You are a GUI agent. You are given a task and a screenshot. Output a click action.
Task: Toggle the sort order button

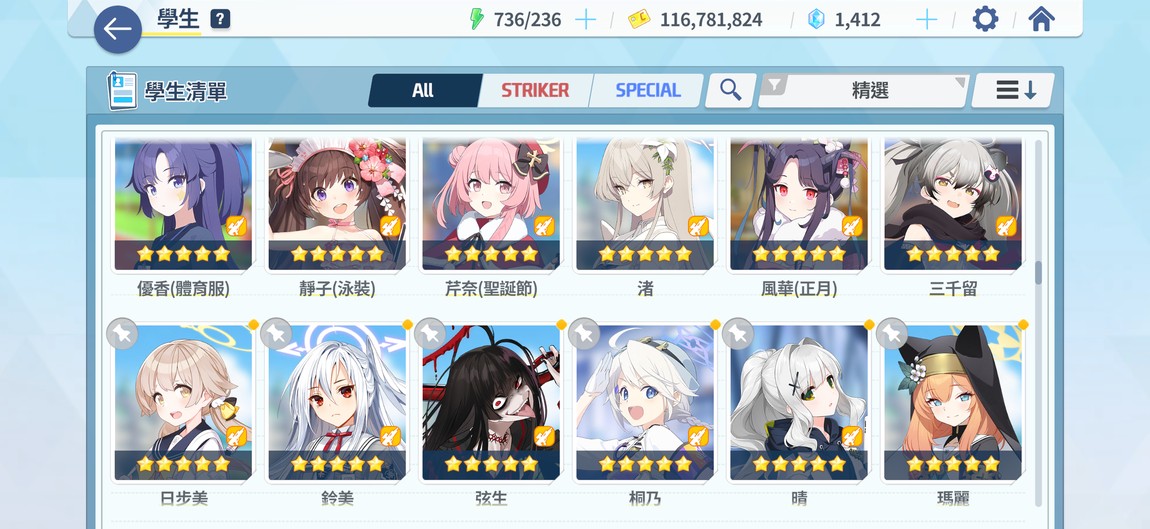coord(1015,90)
